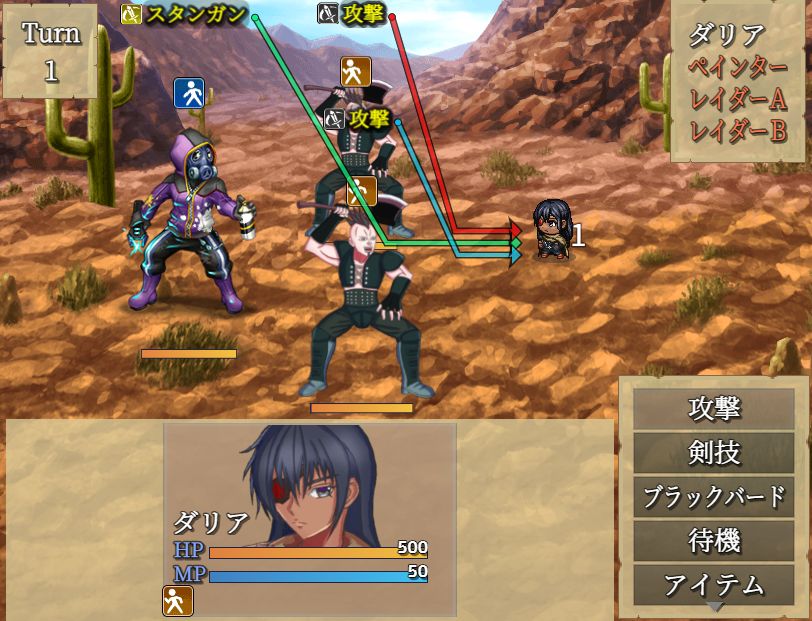
Task: Choose the ブラックバード command
Action: (x=714, y=497)
